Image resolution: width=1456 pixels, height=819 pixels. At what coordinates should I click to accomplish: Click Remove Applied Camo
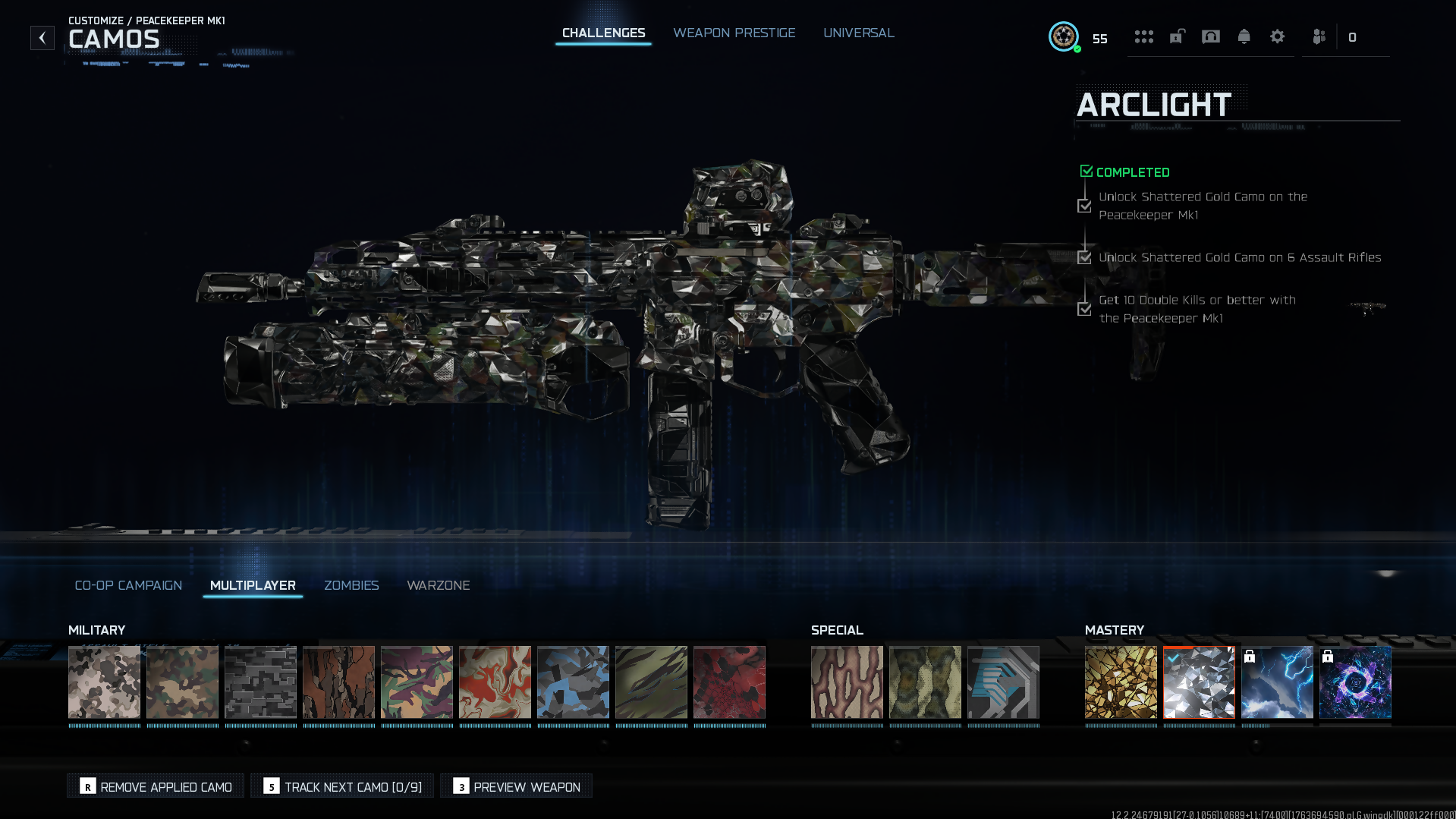pos(156,786)
